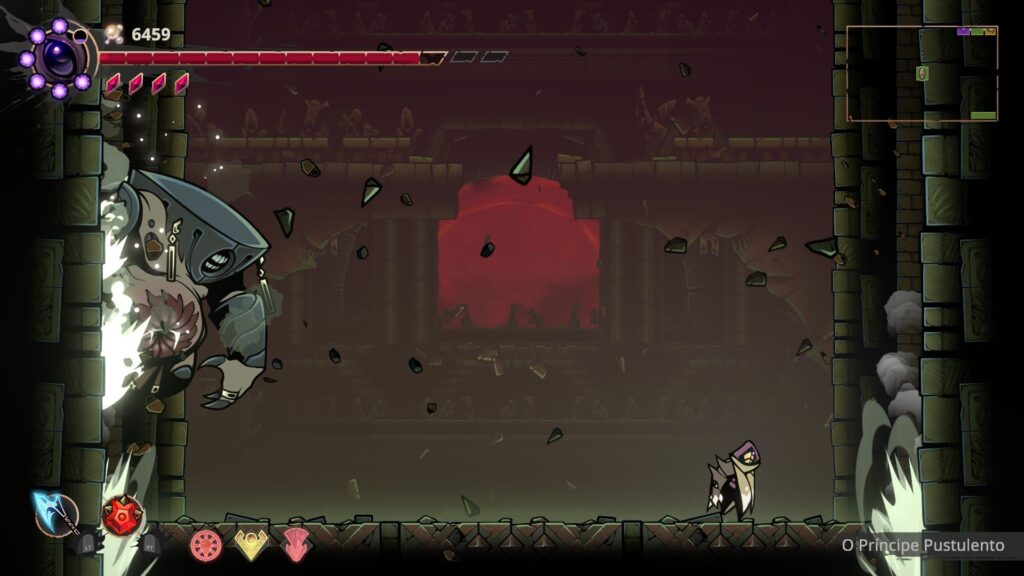Choose the pink fan-shaped relic icon
The image size is (1024, 576).
click(294, 545)
